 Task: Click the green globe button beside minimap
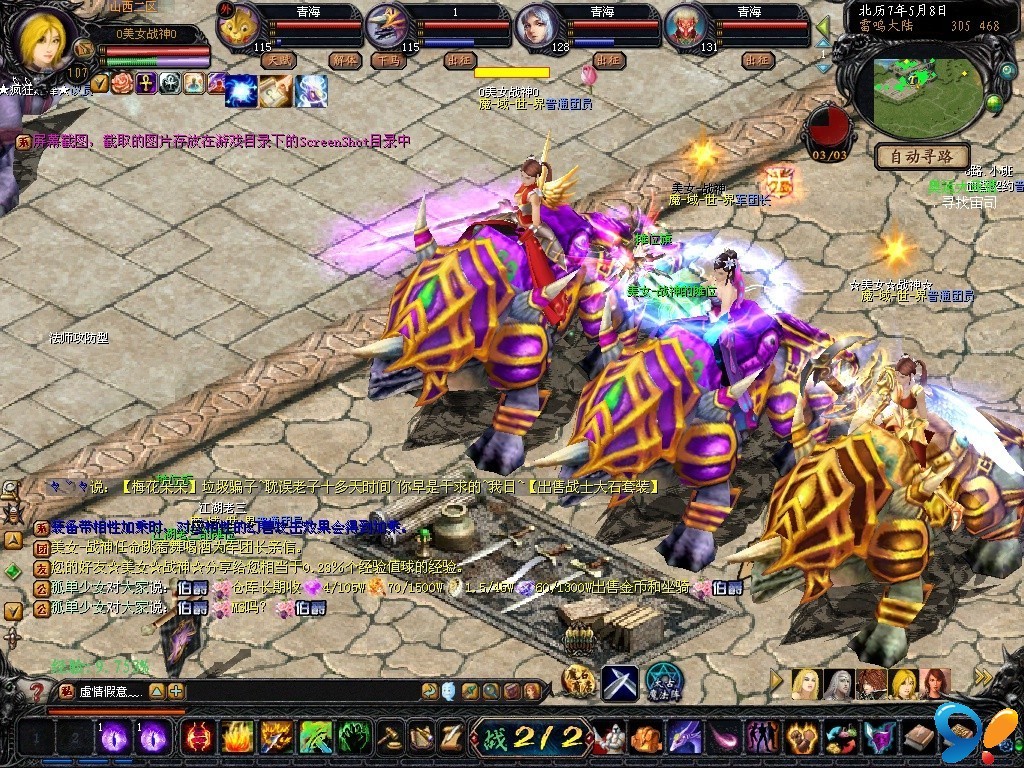pos(994,102)
